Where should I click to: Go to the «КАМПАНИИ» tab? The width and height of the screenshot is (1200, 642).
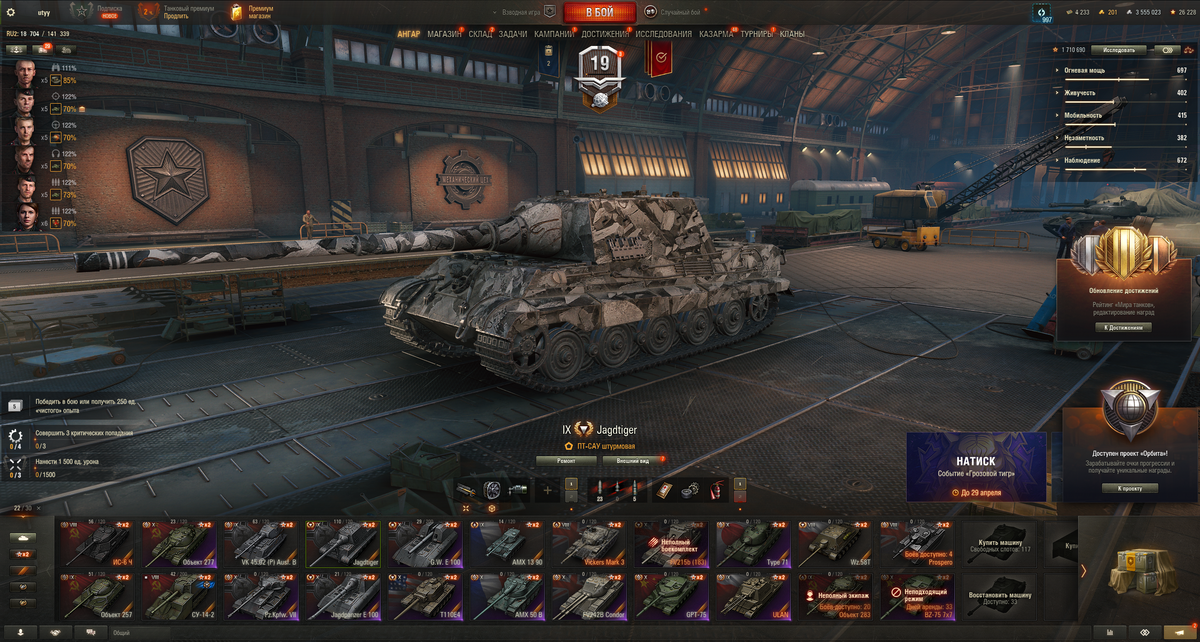point(554,34)
